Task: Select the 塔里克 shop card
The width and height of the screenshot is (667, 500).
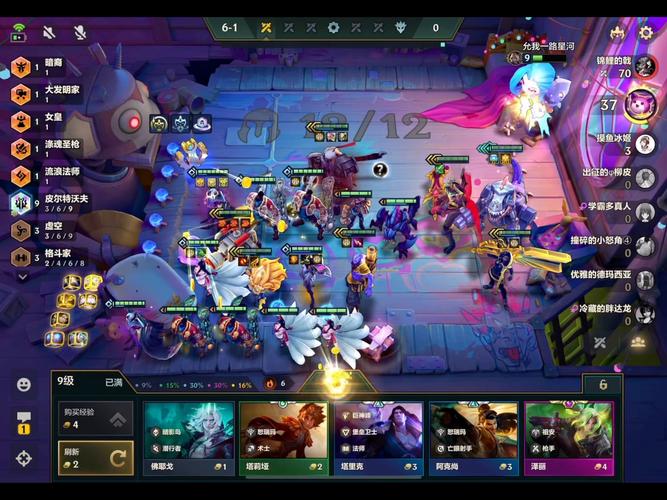Action: 379,437
